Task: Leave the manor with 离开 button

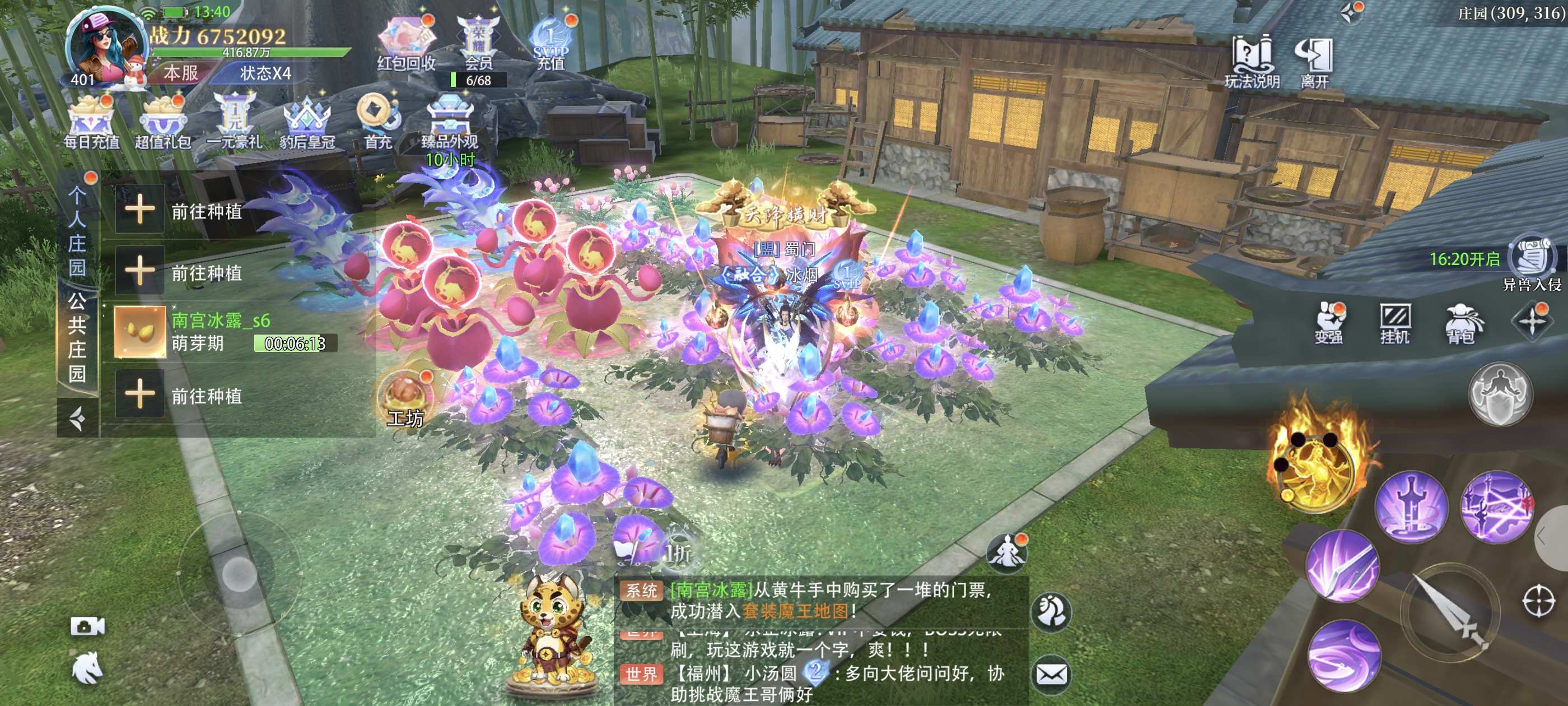Action: [1314, 61]
